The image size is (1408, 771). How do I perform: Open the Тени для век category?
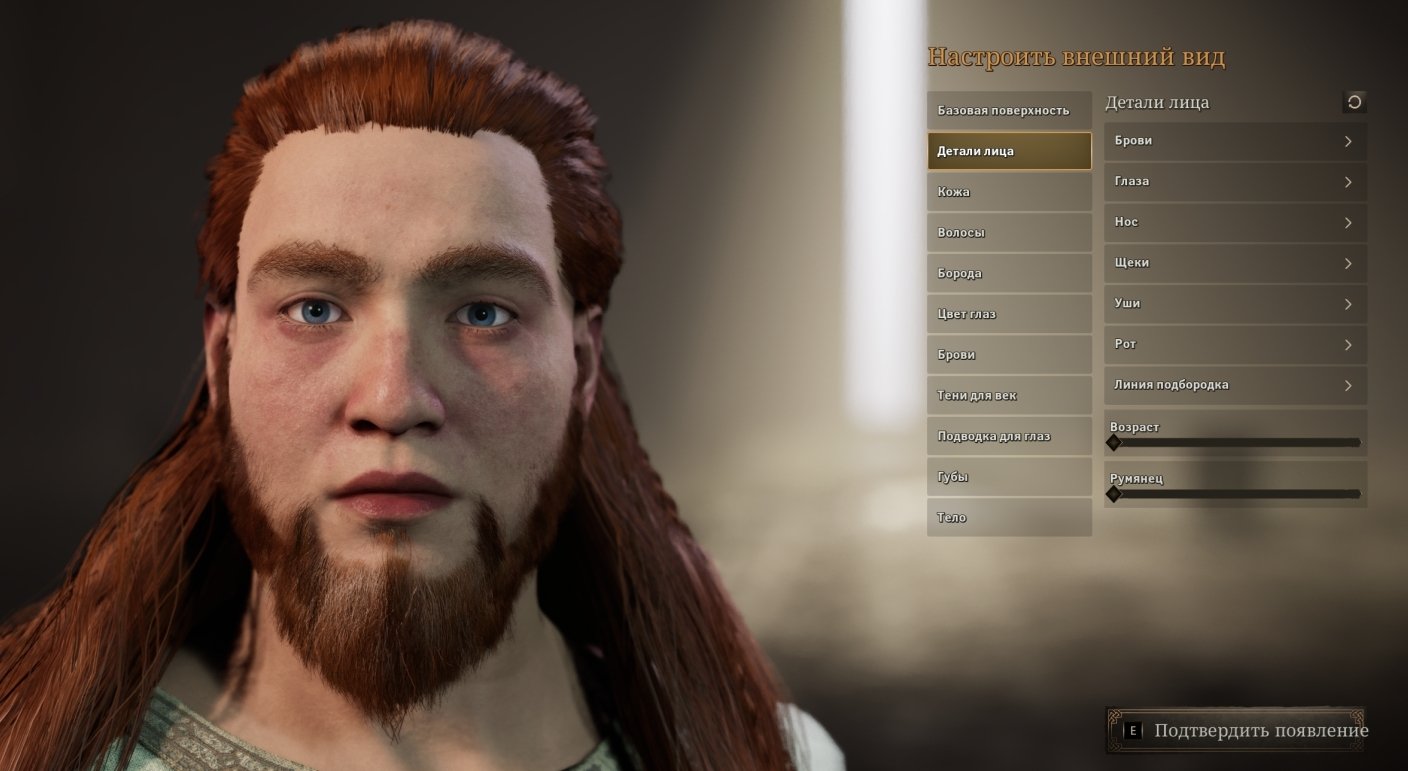[x=1008, y=396]
